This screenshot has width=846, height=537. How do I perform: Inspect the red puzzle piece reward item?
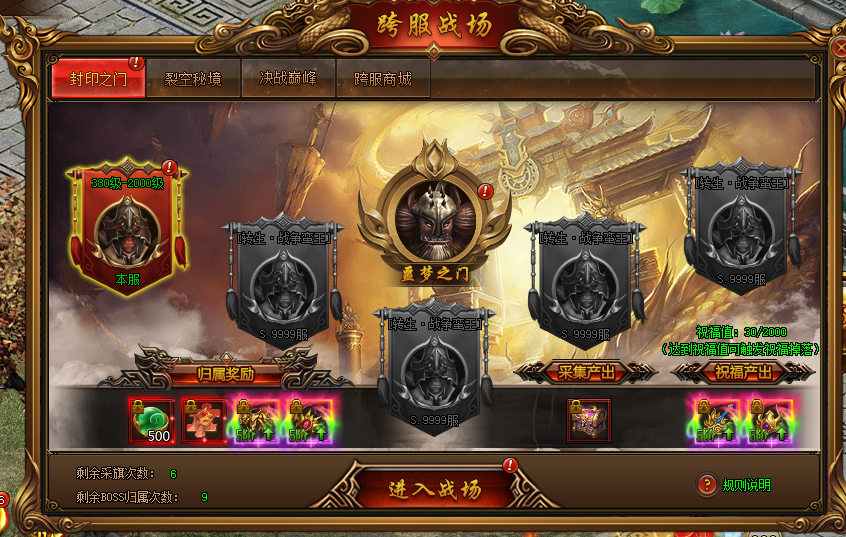(204, 421)
